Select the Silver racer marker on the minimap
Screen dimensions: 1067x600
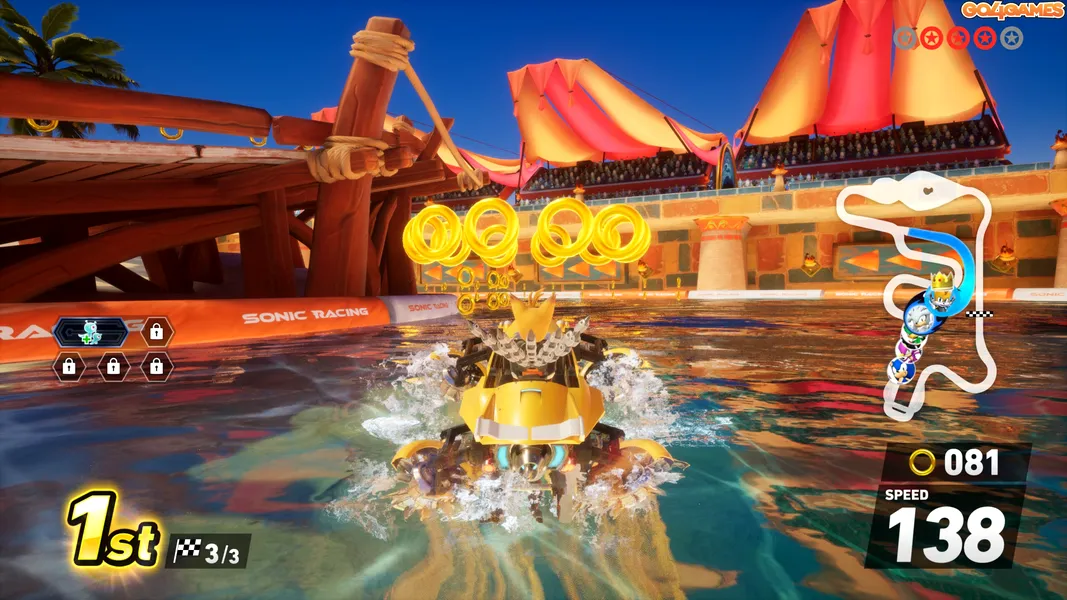tap(918, 318)
